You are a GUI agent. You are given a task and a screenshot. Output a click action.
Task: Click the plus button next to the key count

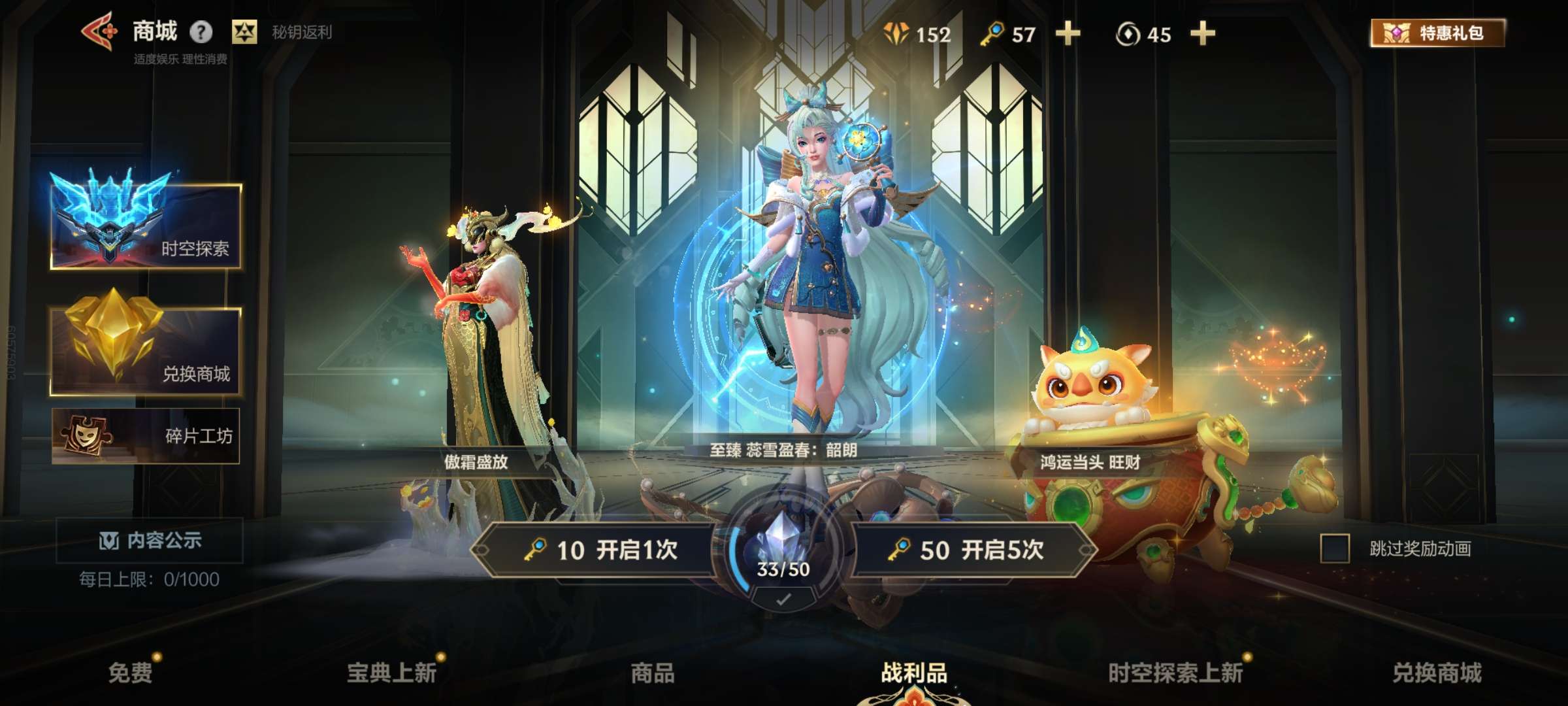(1068, 35)
